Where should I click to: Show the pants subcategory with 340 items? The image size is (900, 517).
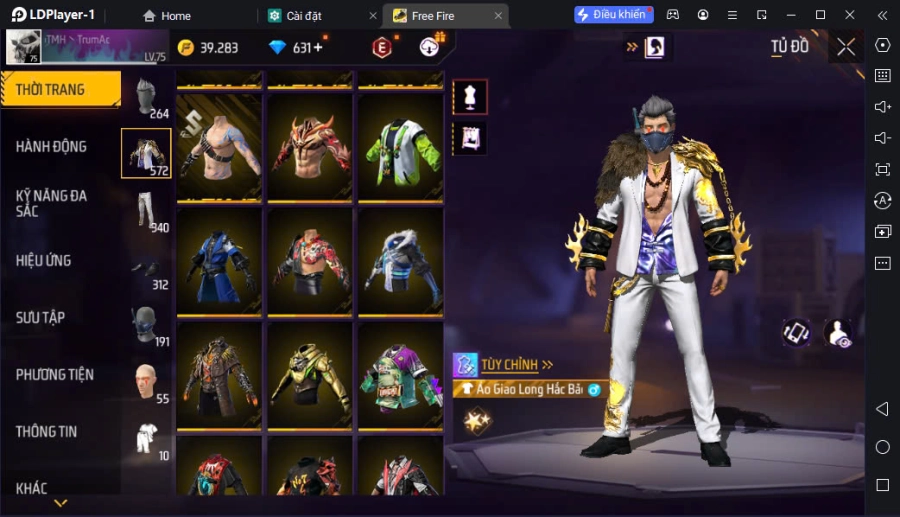coord(147,210)
